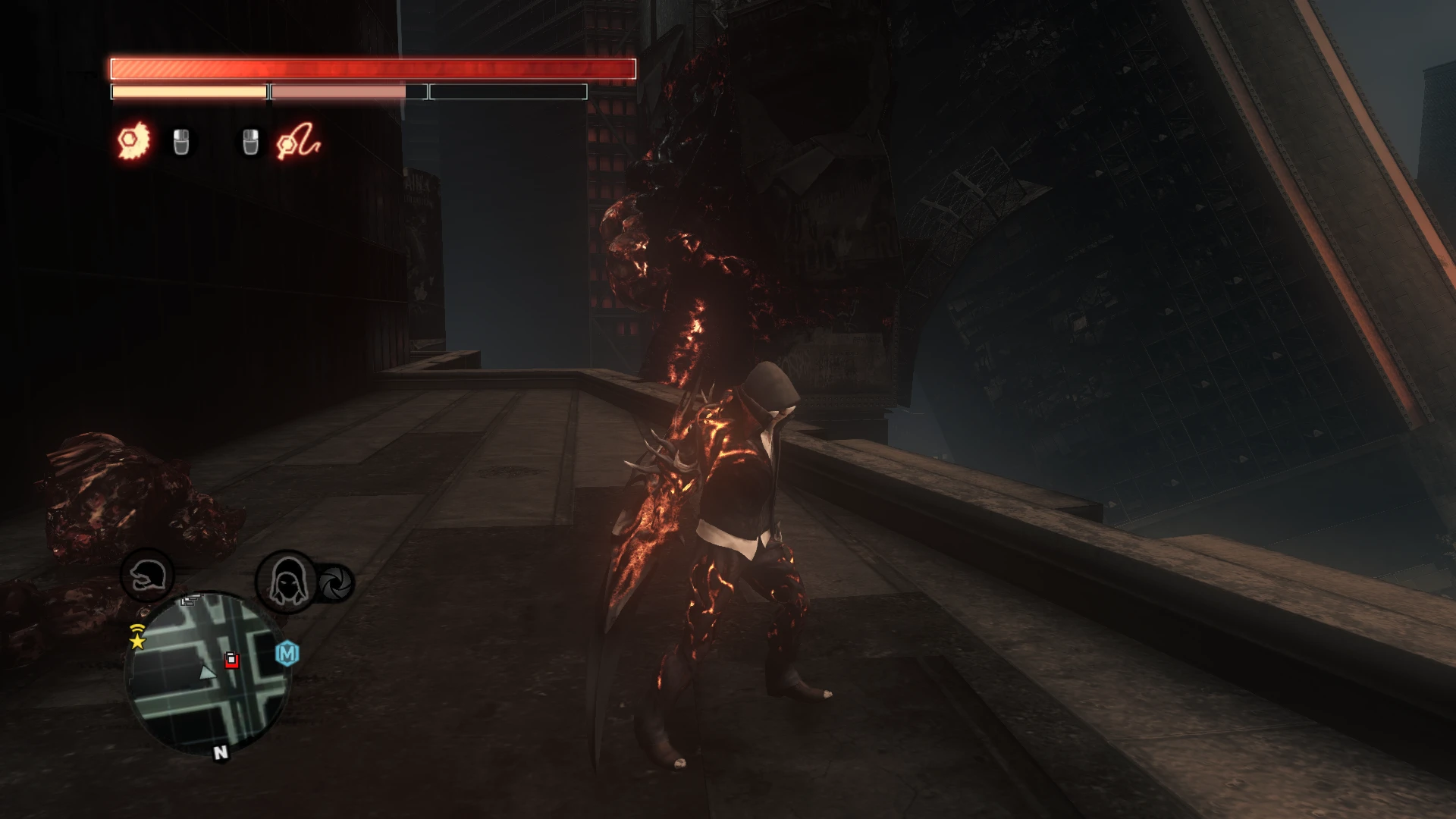1456x819 pixels.
Task: Click the signal waves above the star marker
Action: [x=136, y=626]
